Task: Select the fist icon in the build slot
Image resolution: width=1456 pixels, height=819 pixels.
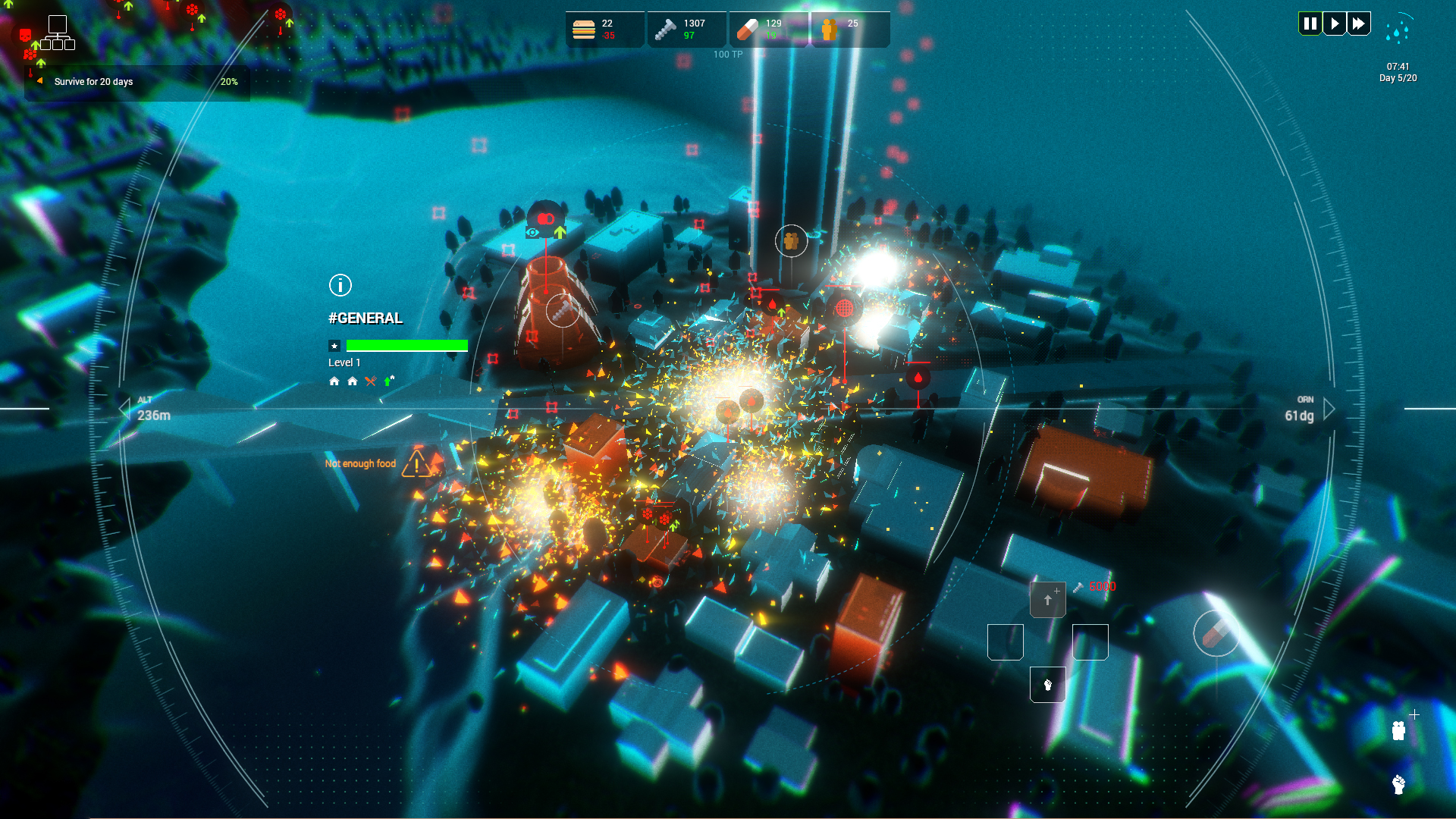Action: [1048, 685]
